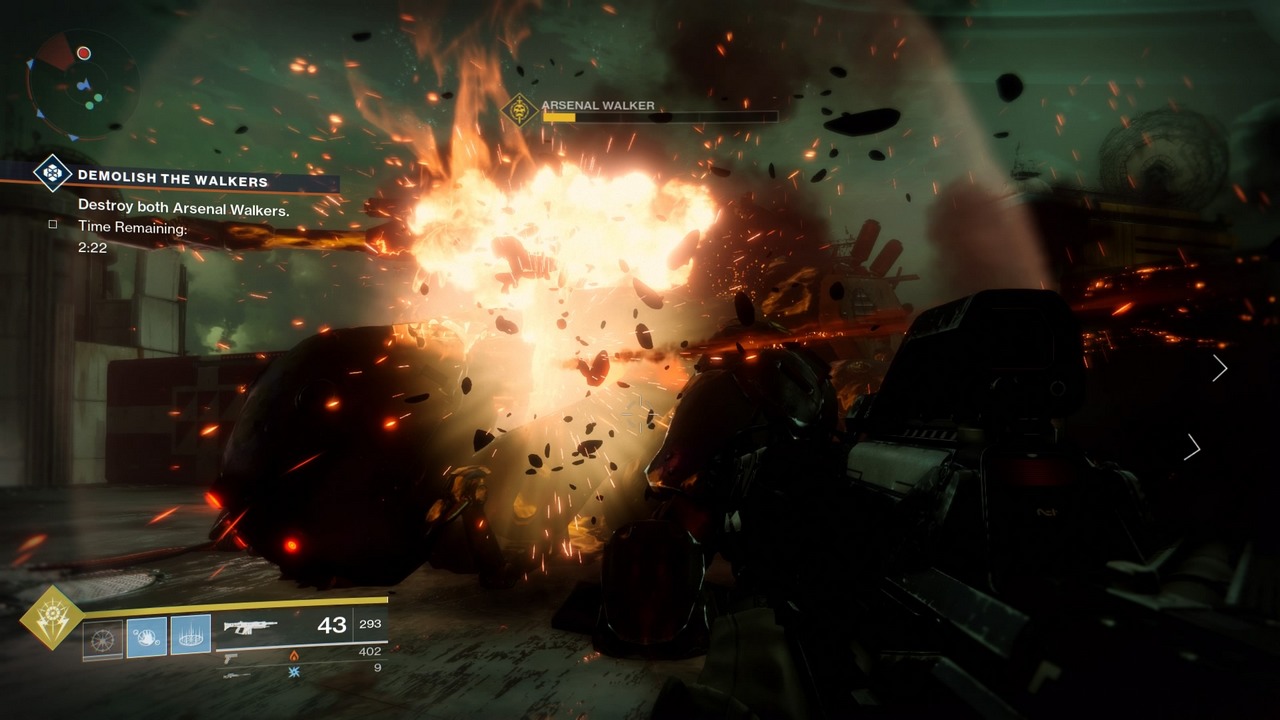Use the hand melee ability icon

click(x=147, y=637)
